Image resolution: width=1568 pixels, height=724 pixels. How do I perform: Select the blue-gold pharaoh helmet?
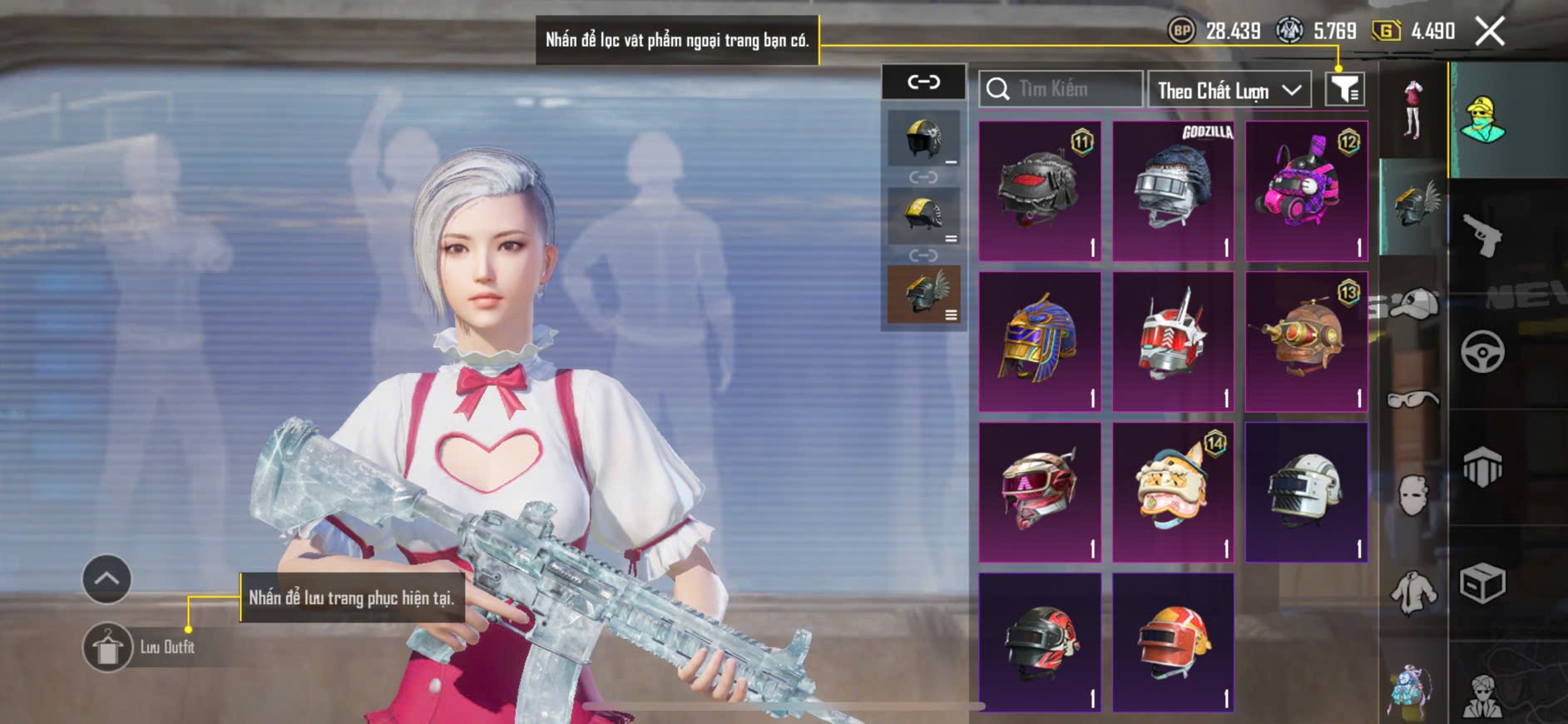1040,341
